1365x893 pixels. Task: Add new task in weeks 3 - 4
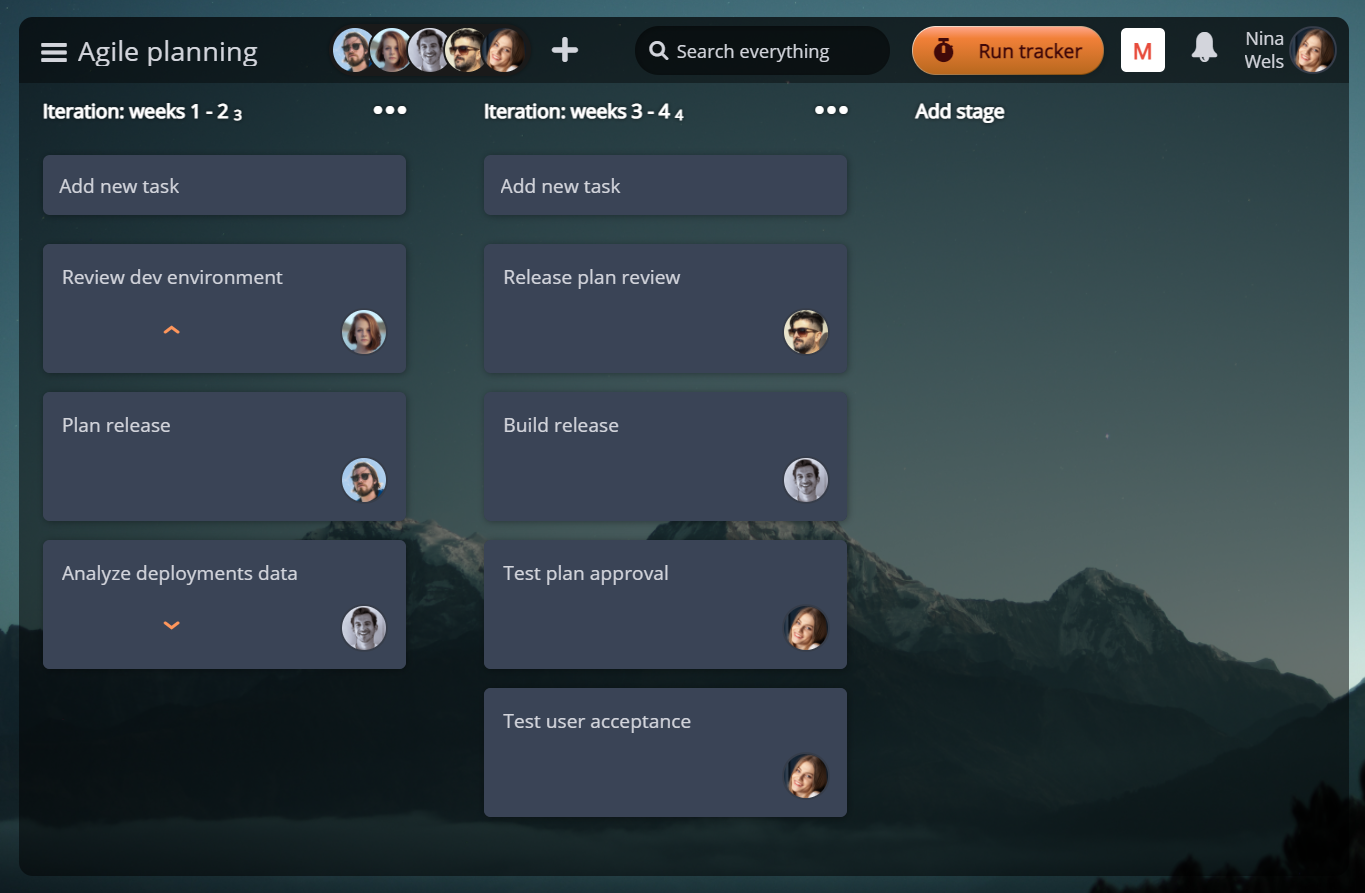665,185
